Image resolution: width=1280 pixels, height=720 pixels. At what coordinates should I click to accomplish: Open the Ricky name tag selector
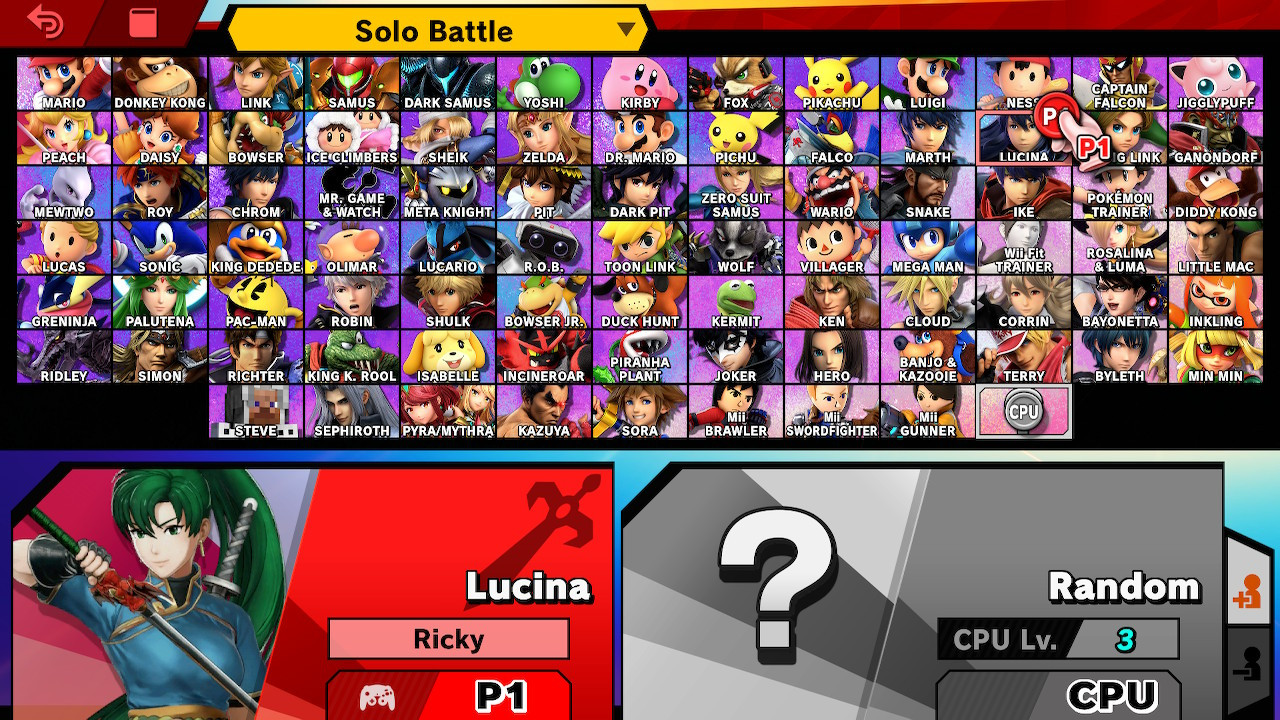[448, 639]
